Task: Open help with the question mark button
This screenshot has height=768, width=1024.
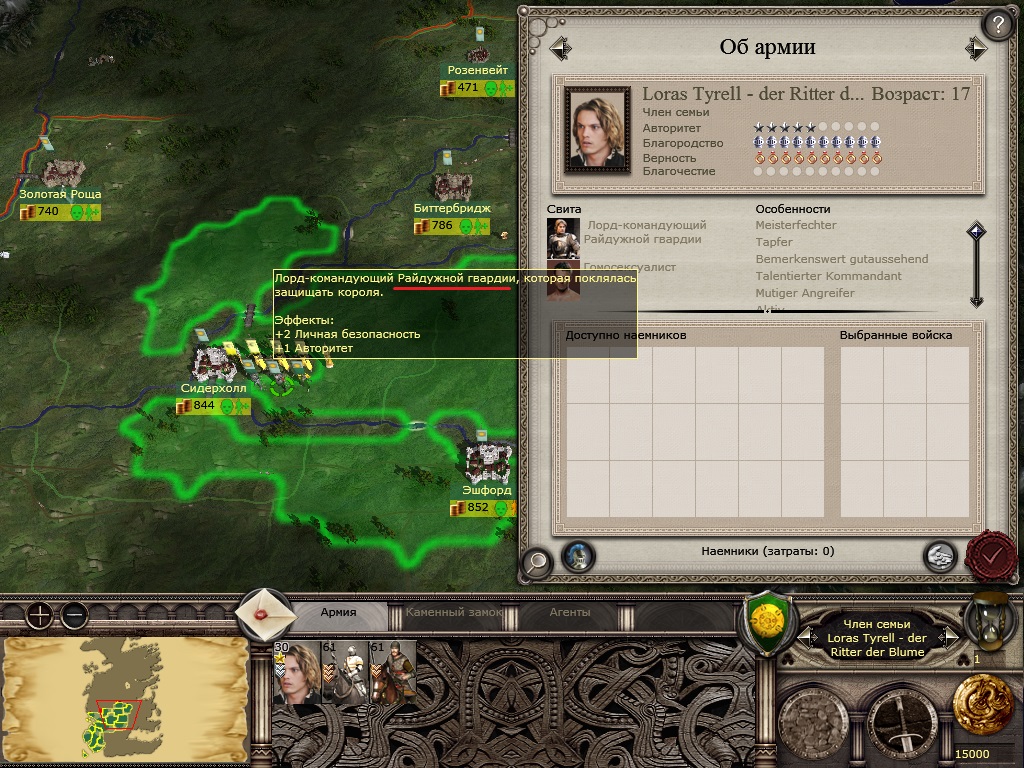Action: [999, 24]
